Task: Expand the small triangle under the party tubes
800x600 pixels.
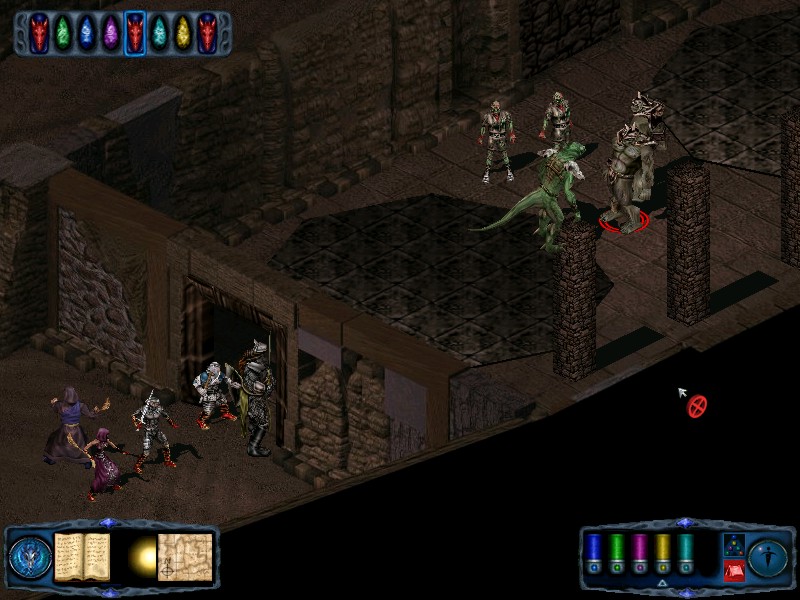Action: 662,582
